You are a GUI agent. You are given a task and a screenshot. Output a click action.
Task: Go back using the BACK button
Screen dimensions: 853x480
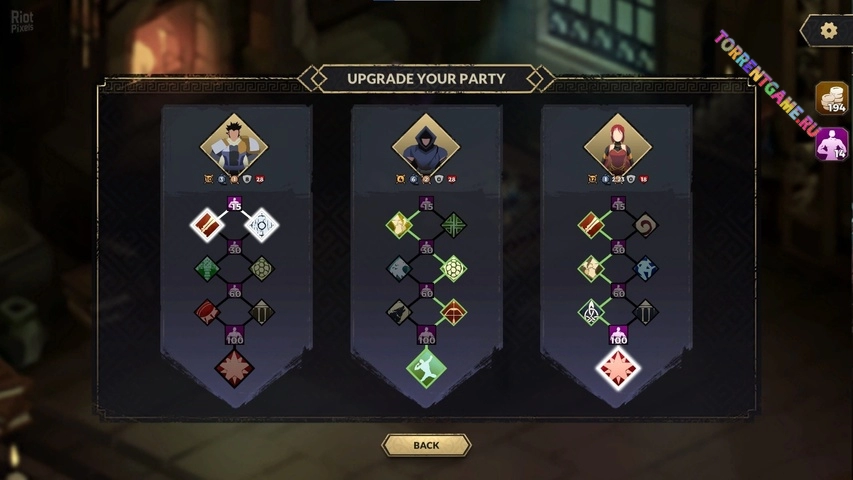click(x=426, y=445)
